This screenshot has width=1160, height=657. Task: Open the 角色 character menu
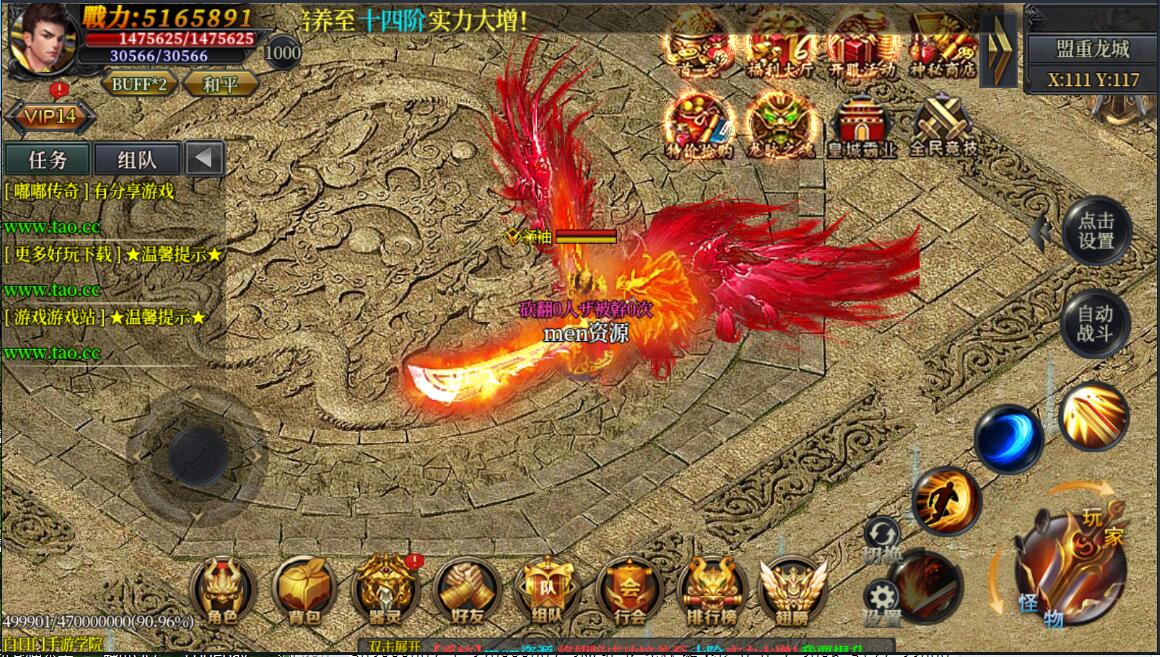(x=223, y=591)
